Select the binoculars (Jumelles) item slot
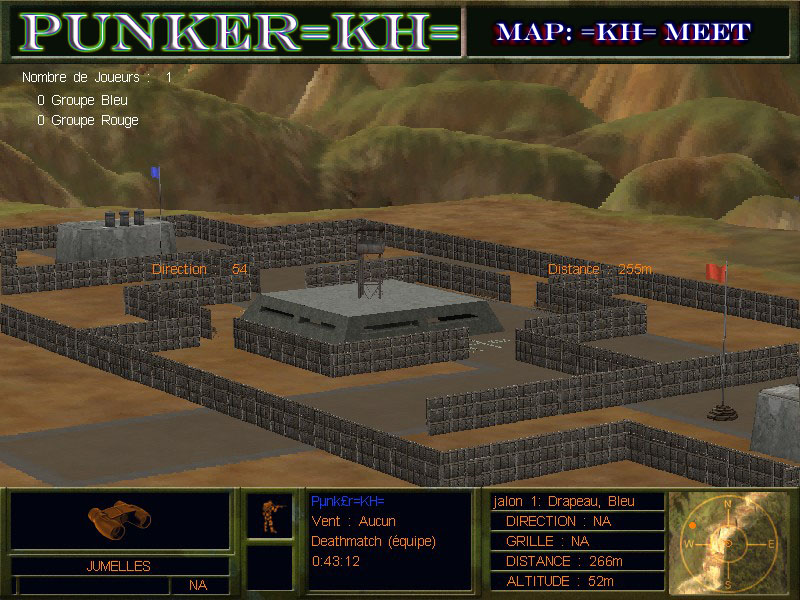 coord(119,518)
